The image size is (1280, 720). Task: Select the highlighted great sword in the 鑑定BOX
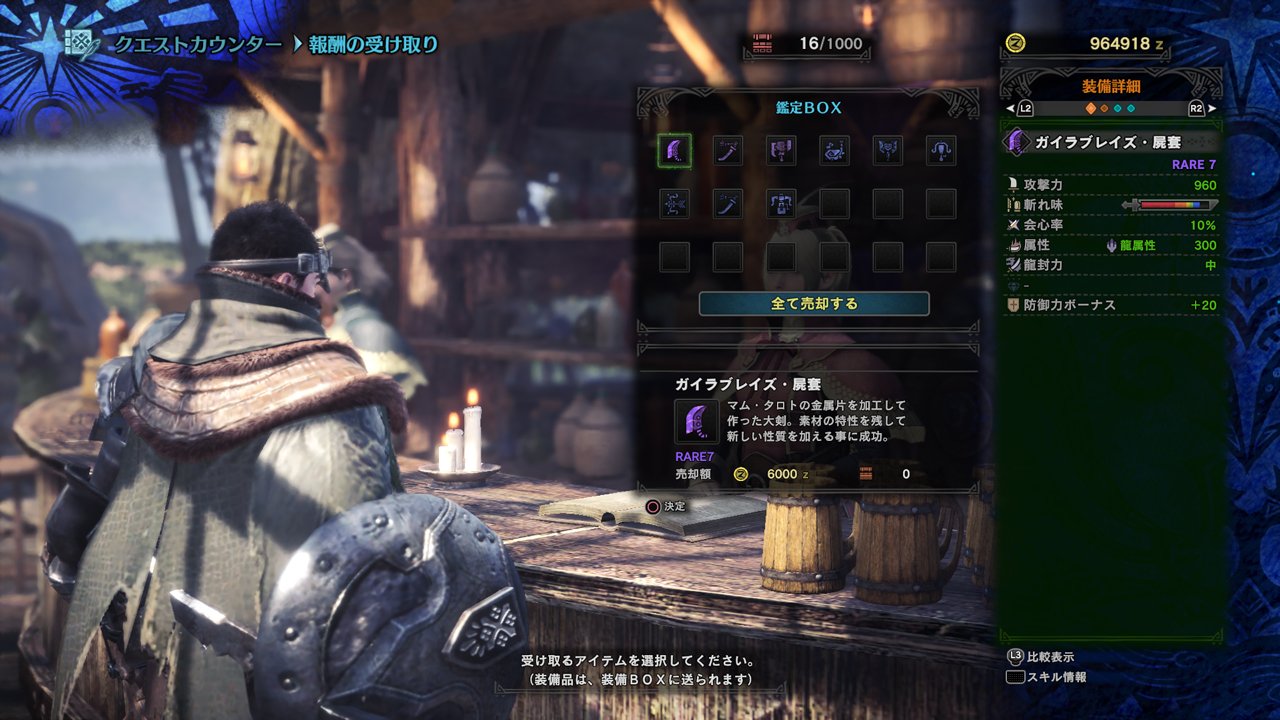[x=674, y=150]
